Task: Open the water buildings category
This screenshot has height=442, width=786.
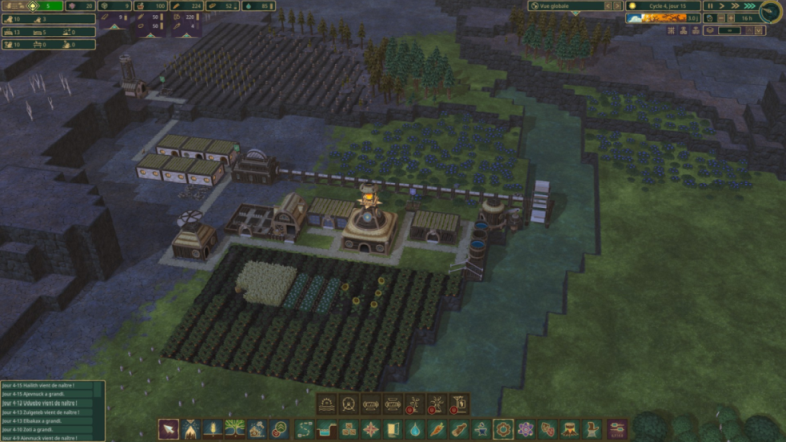Action: pyautogui.click(x=415, y=430)
